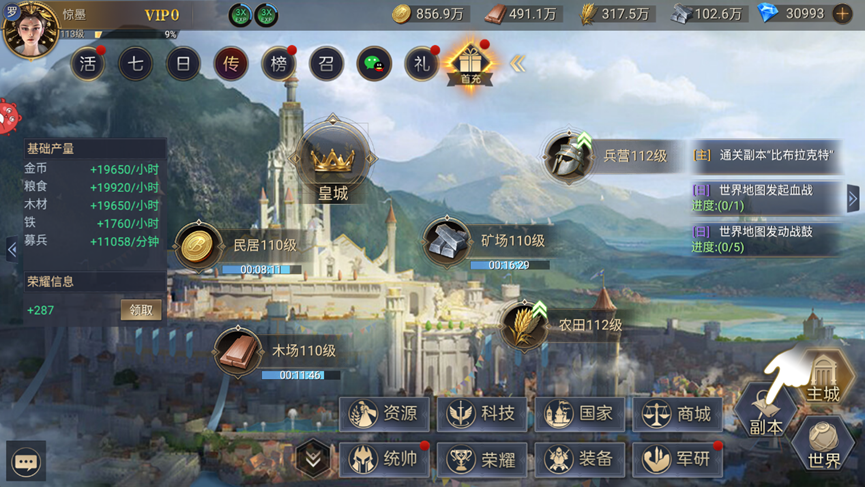This screenshot has height=487, width=865.
Task: Open the 榜 ranking icon
Action: (x=279, y=65)
